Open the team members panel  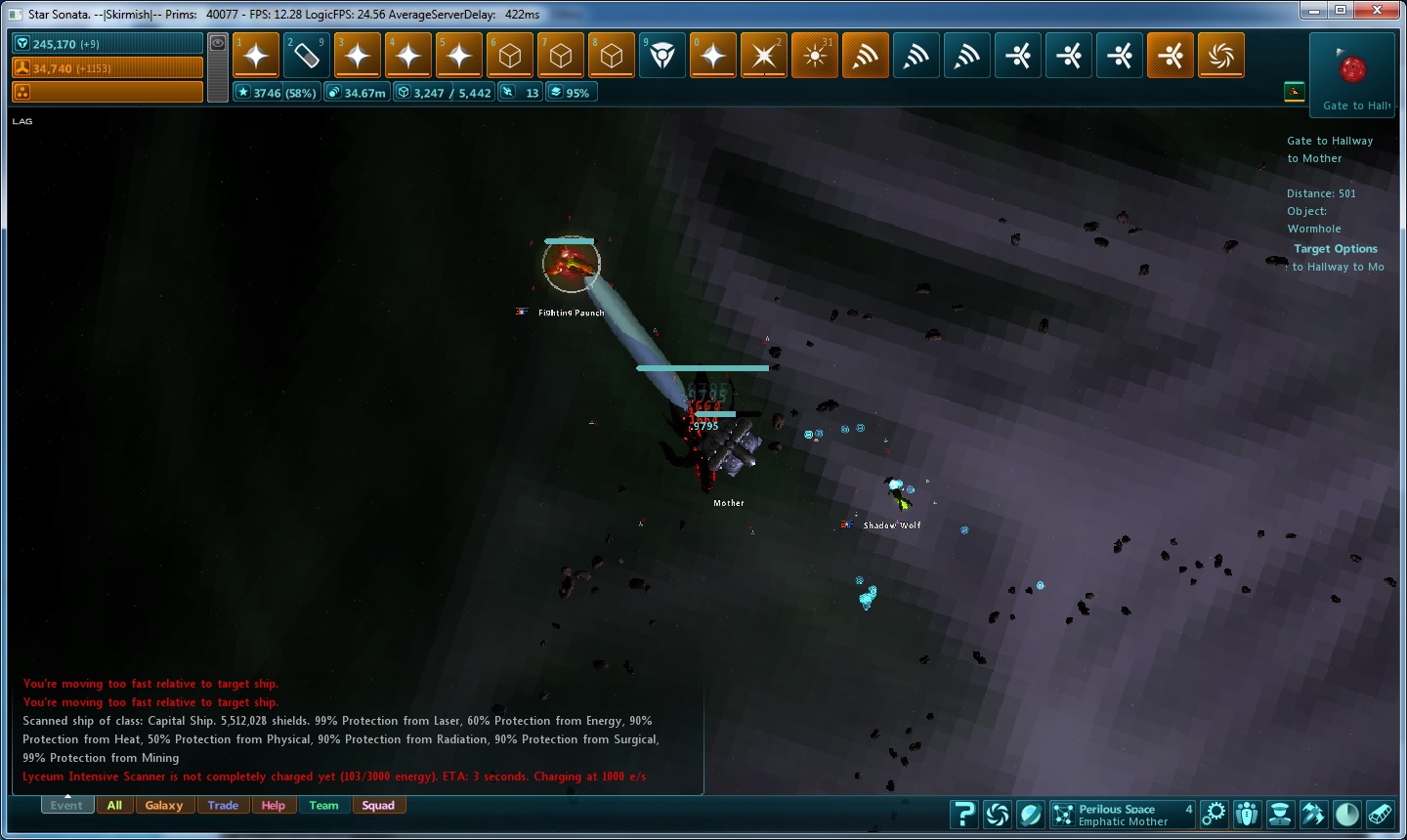coord(1247,814)
